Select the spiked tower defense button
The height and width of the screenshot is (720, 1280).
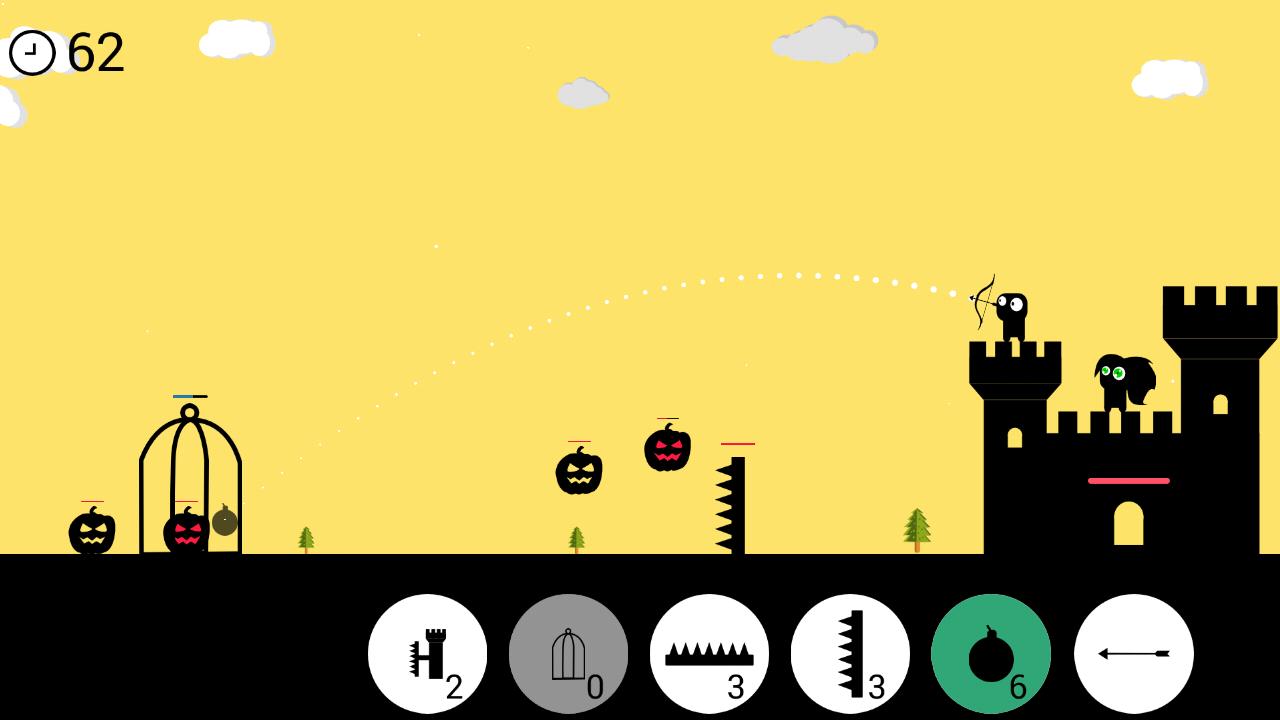427,654
